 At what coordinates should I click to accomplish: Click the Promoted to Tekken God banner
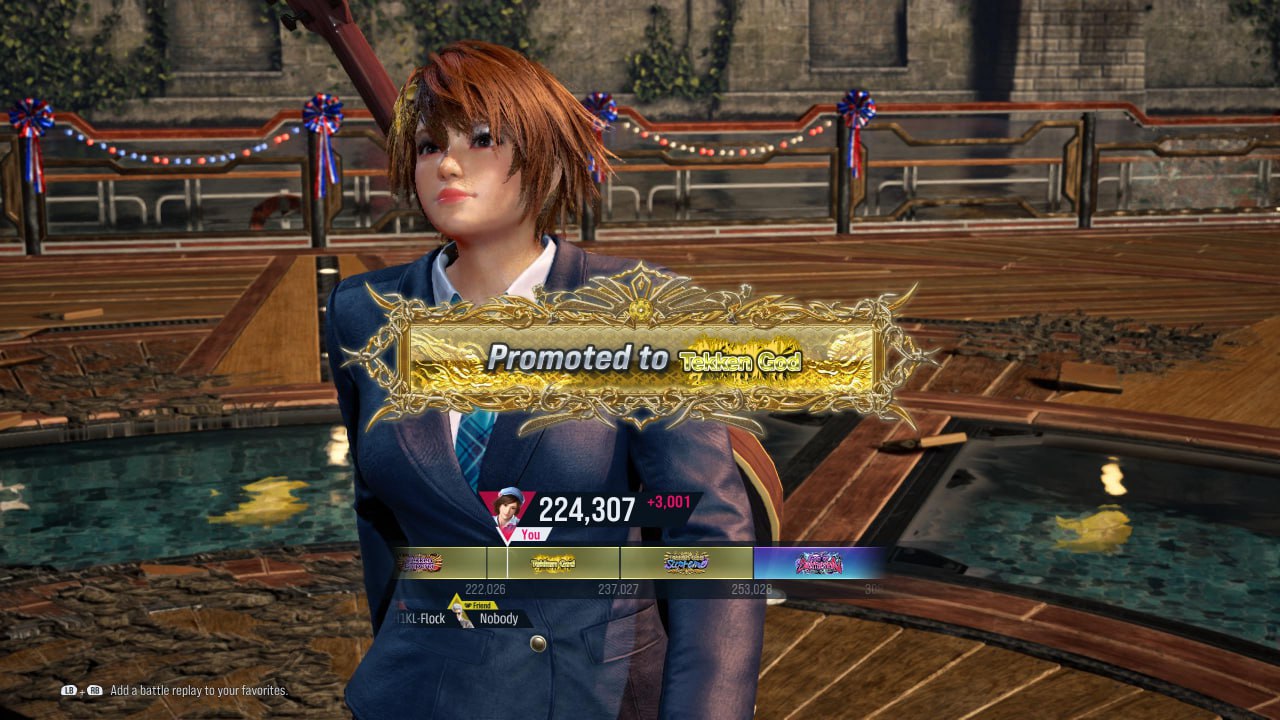(640, 360)
